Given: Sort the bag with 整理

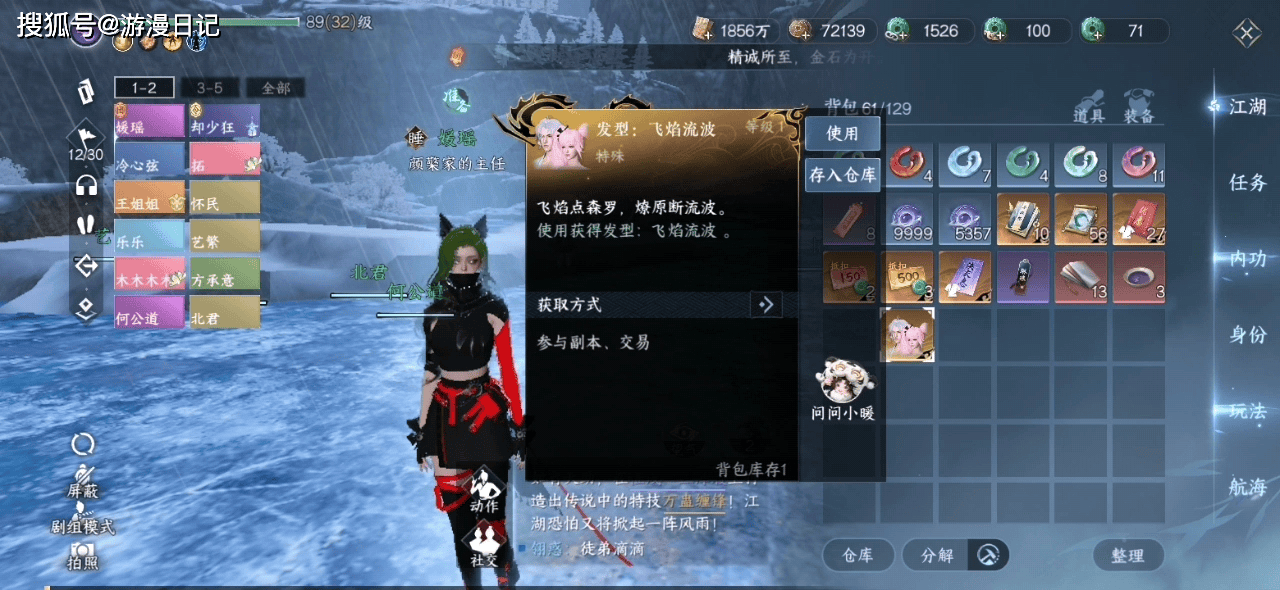Looking at the screenshot, I should tap(1128, 555).
